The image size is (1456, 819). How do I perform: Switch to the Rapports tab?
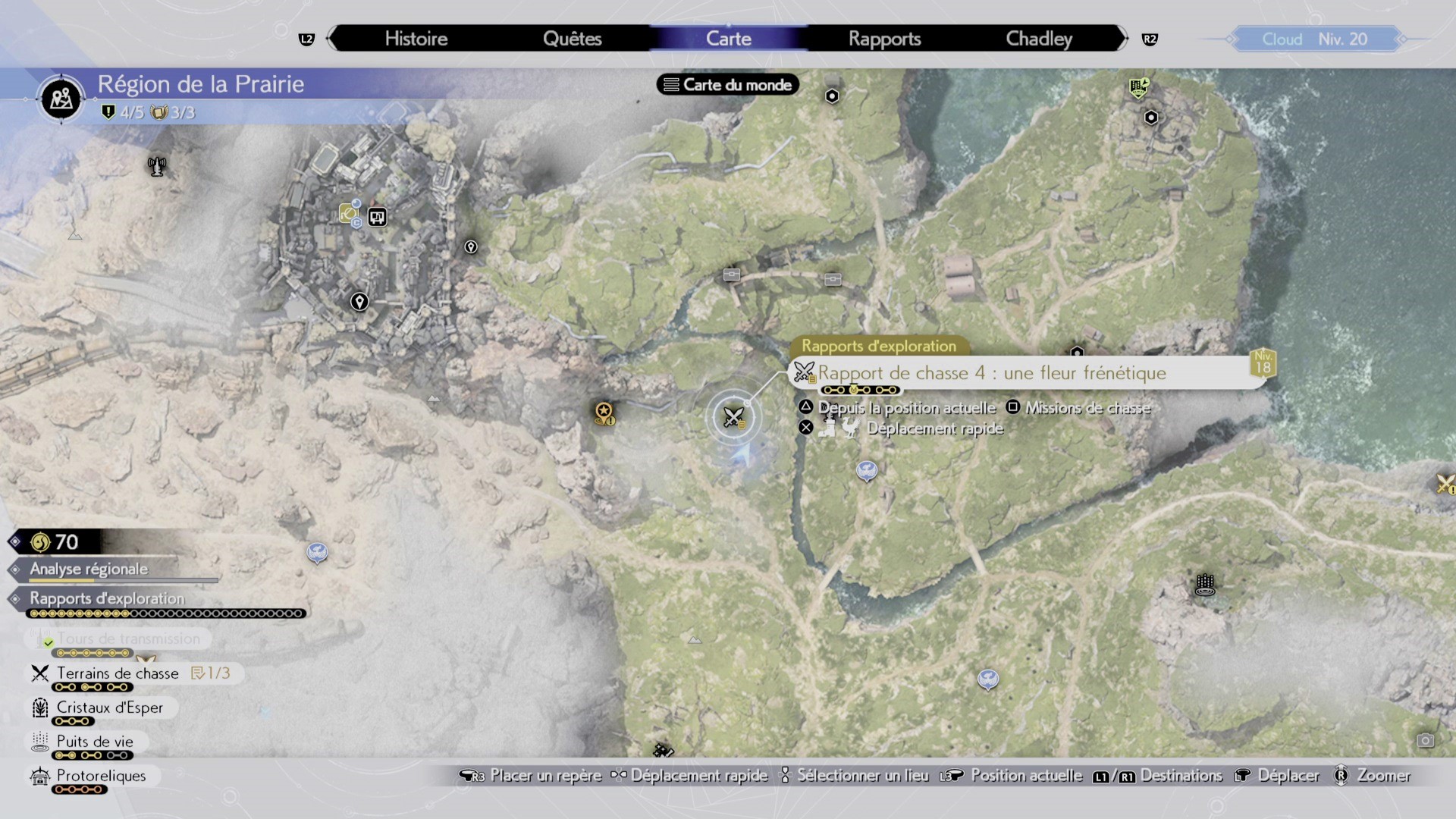(885, 39)
